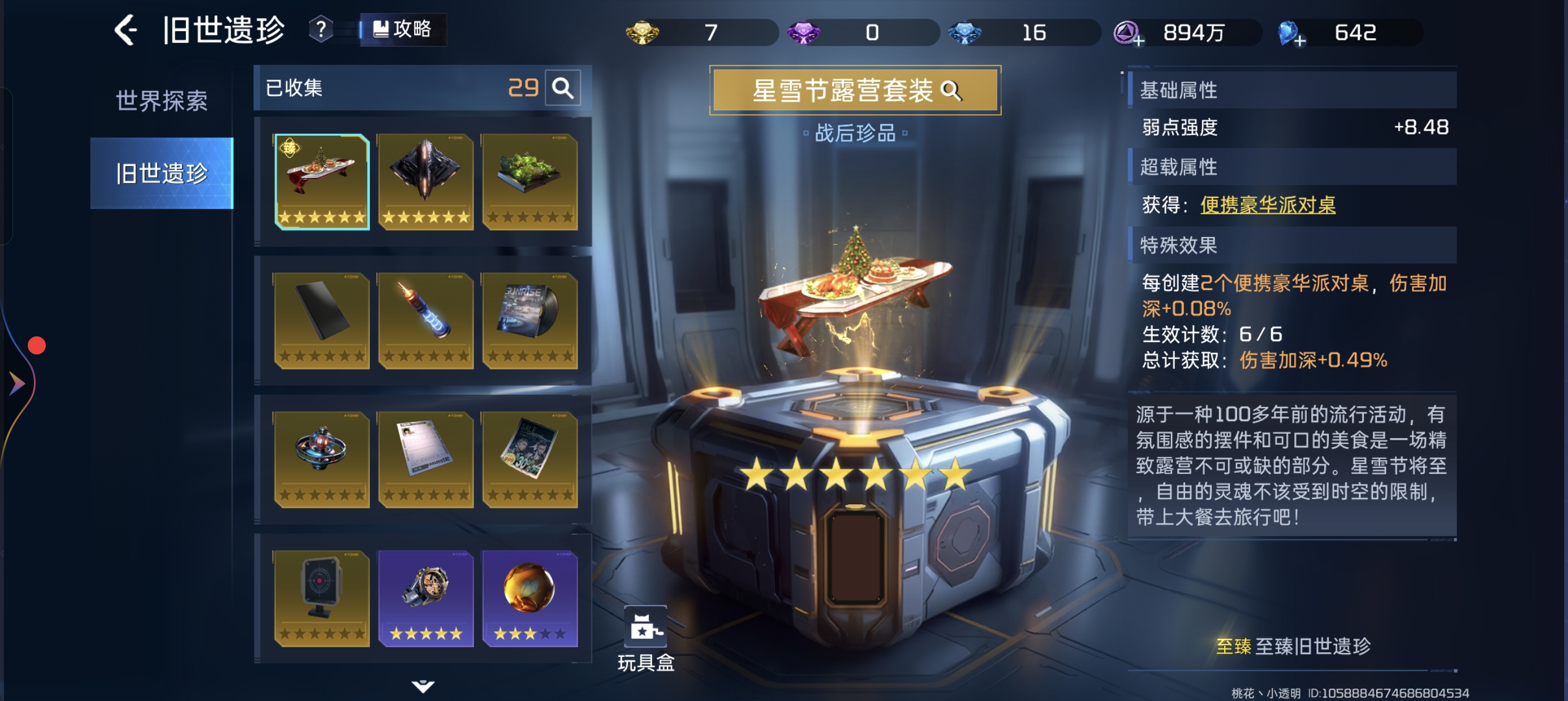Viewport: 1568px width, 701px height.
Task: Select the SUNRISE vinyl record relic
Action: coord(529,320)
